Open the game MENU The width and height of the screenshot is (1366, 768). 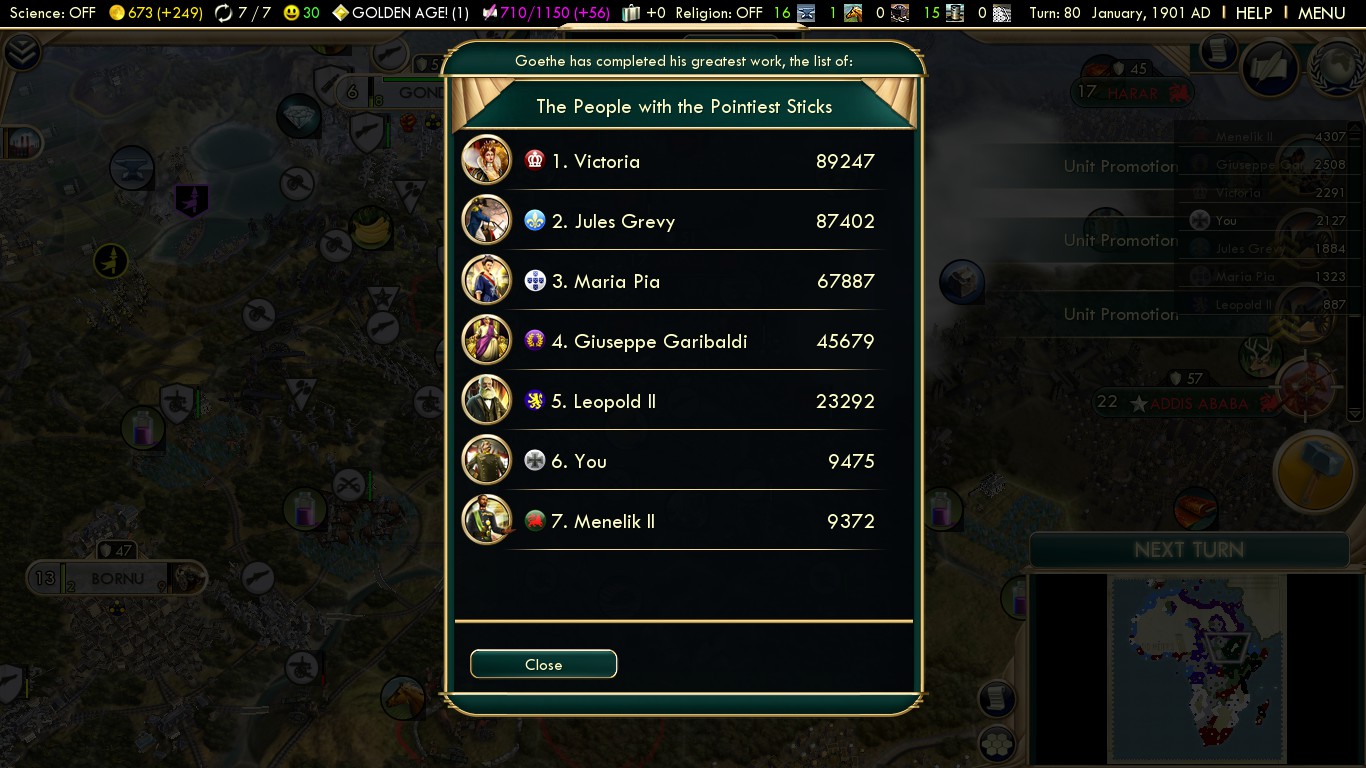pyautogui.click(x=1321, y=13)
